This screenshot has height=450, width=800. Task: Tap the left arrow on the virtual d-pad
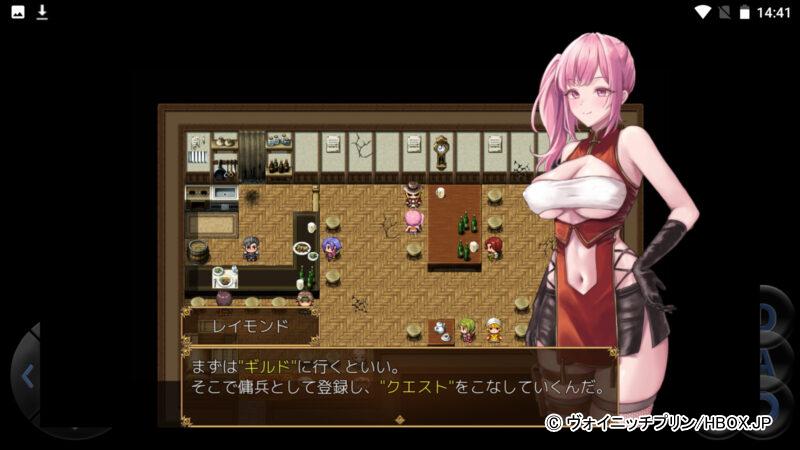[27, 376]
